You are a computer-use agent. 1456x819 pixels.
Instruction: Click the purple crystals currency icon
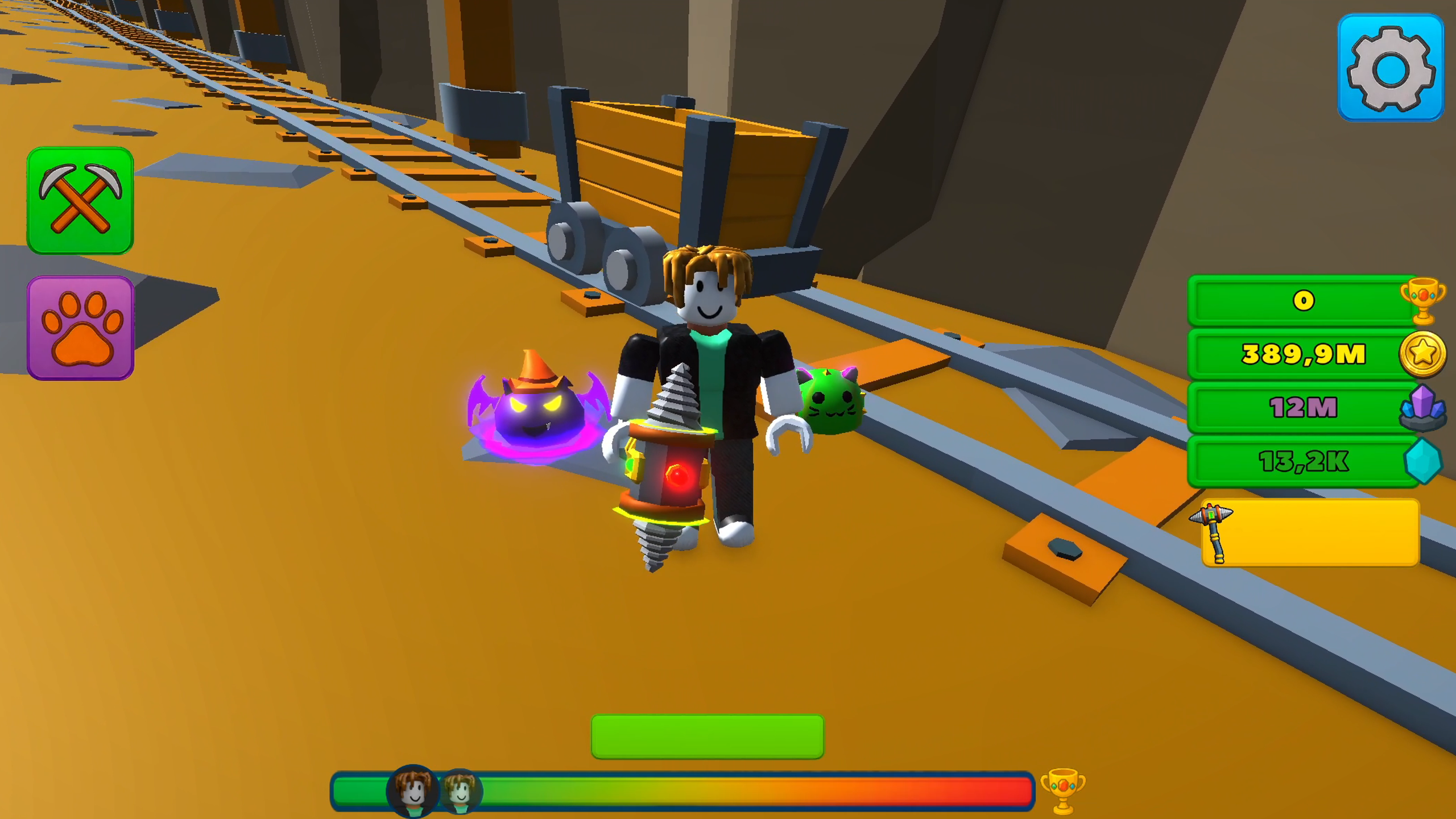[1424, 408]
